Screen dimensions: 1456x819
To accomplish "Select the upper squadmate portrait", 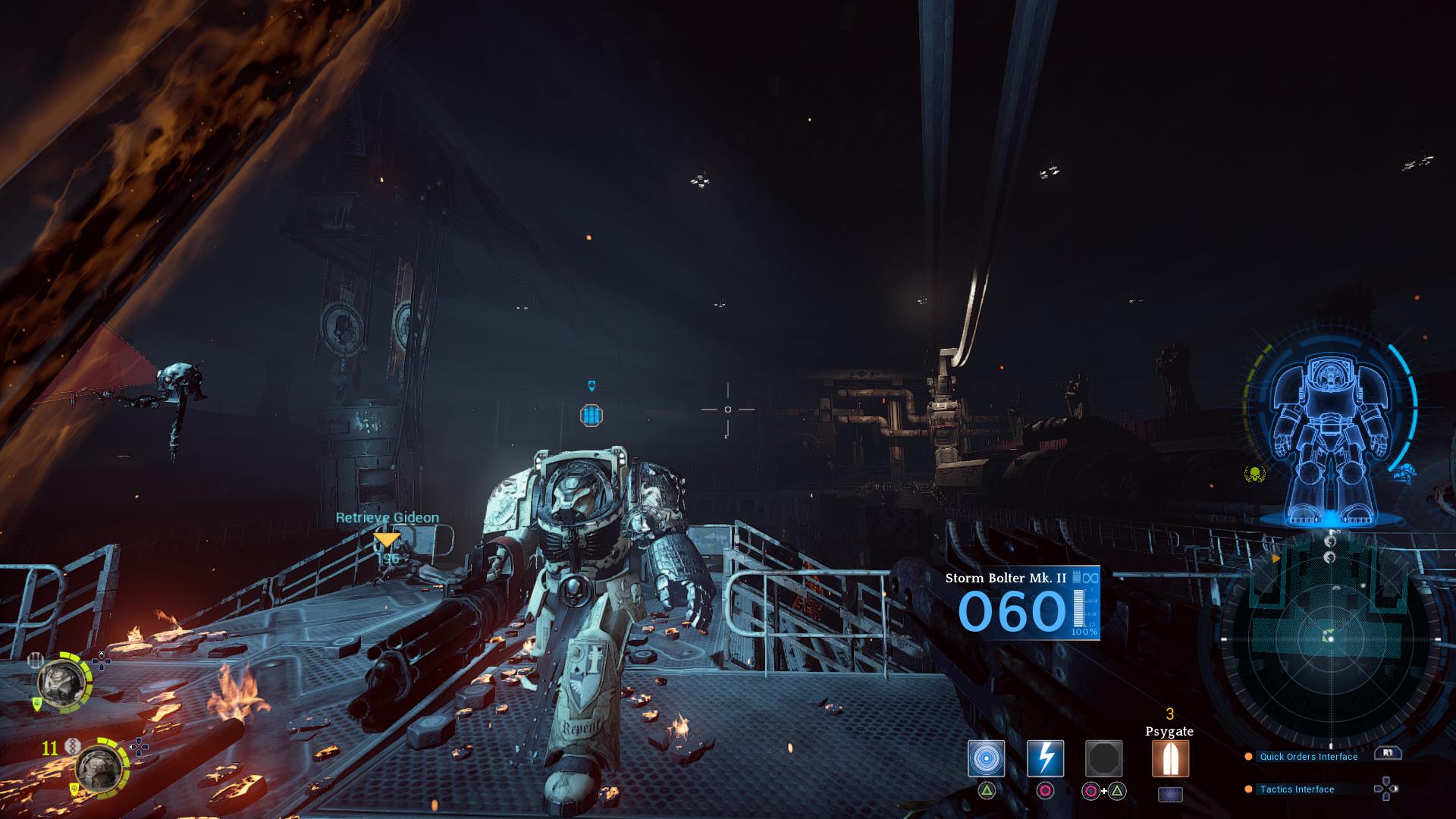I will click(x=60, y=681).
